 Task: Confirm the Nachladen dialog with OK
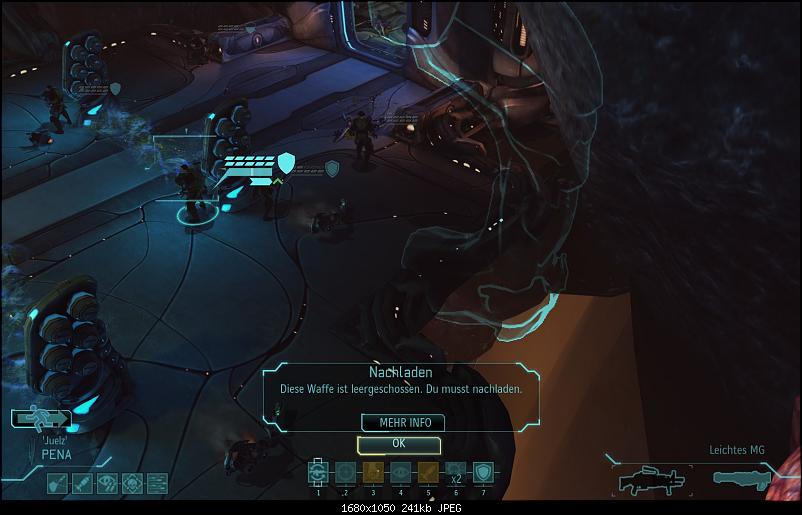(x=398, y=443)
